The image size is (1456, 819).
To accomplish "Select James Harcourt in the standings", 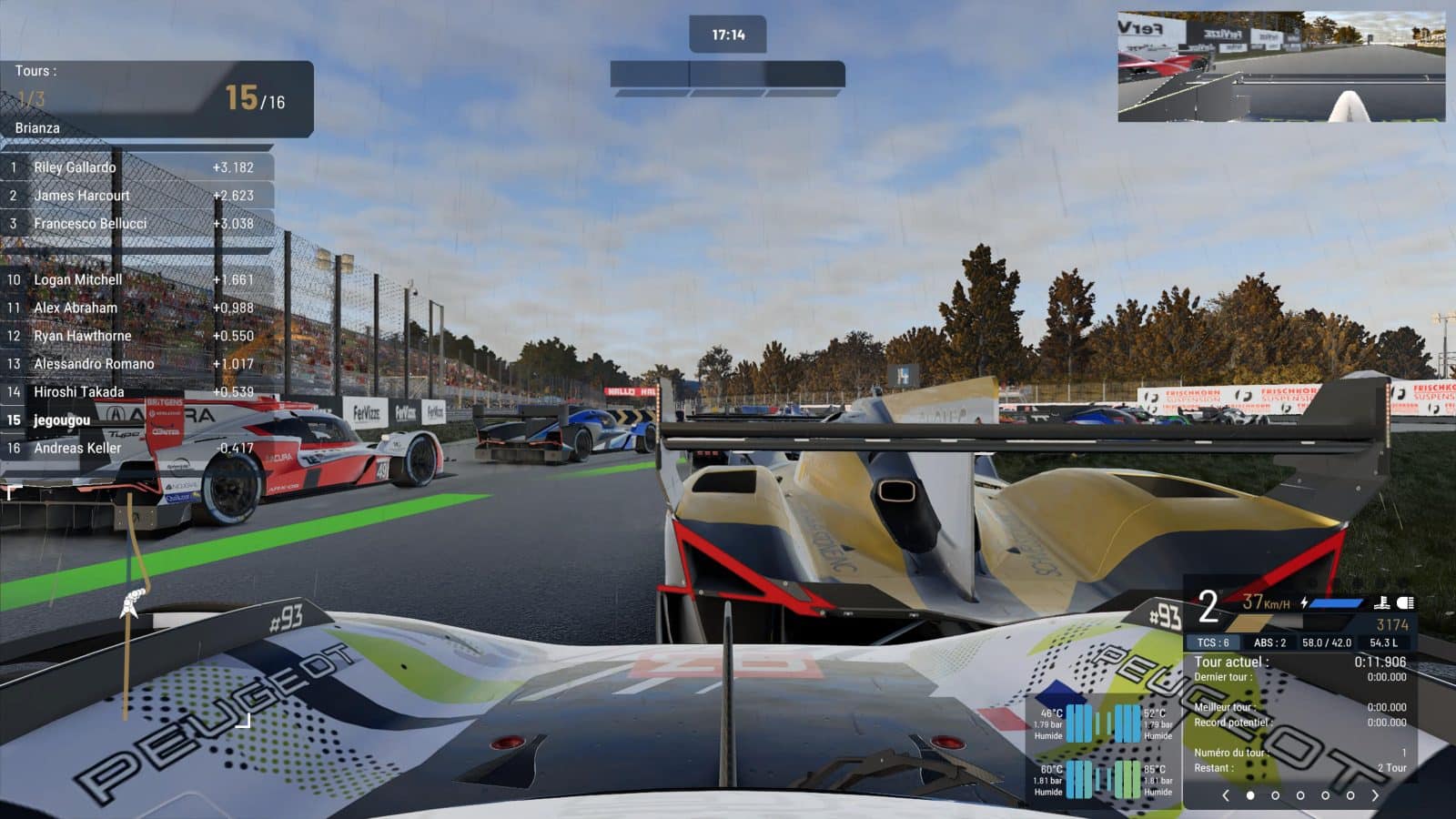I will pyautogui.click(x=136, y=196).
